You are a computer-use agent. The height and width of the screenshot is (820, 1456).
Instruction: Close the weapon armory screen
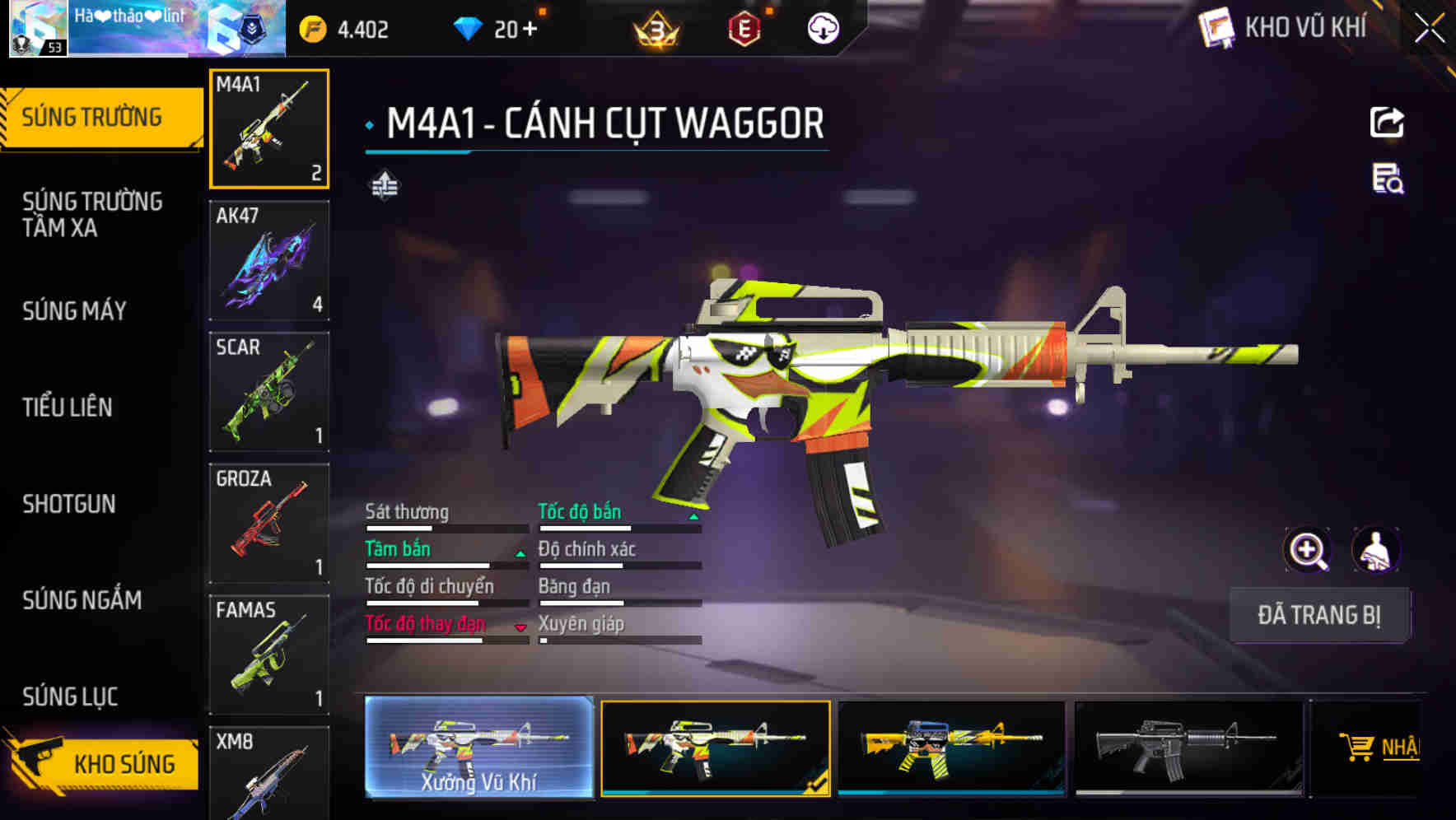[x=1430, y=29]
